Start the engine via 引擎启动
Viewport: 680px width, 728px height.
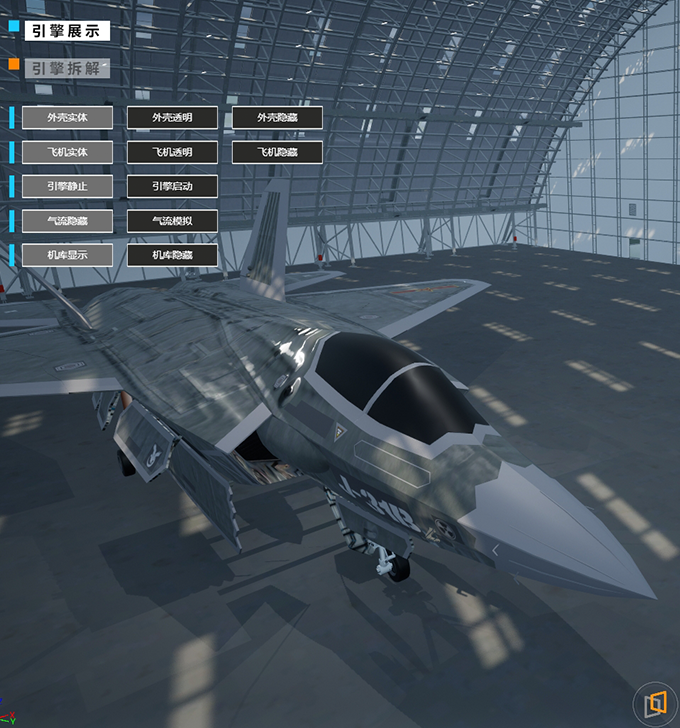(x=172, y=186)
